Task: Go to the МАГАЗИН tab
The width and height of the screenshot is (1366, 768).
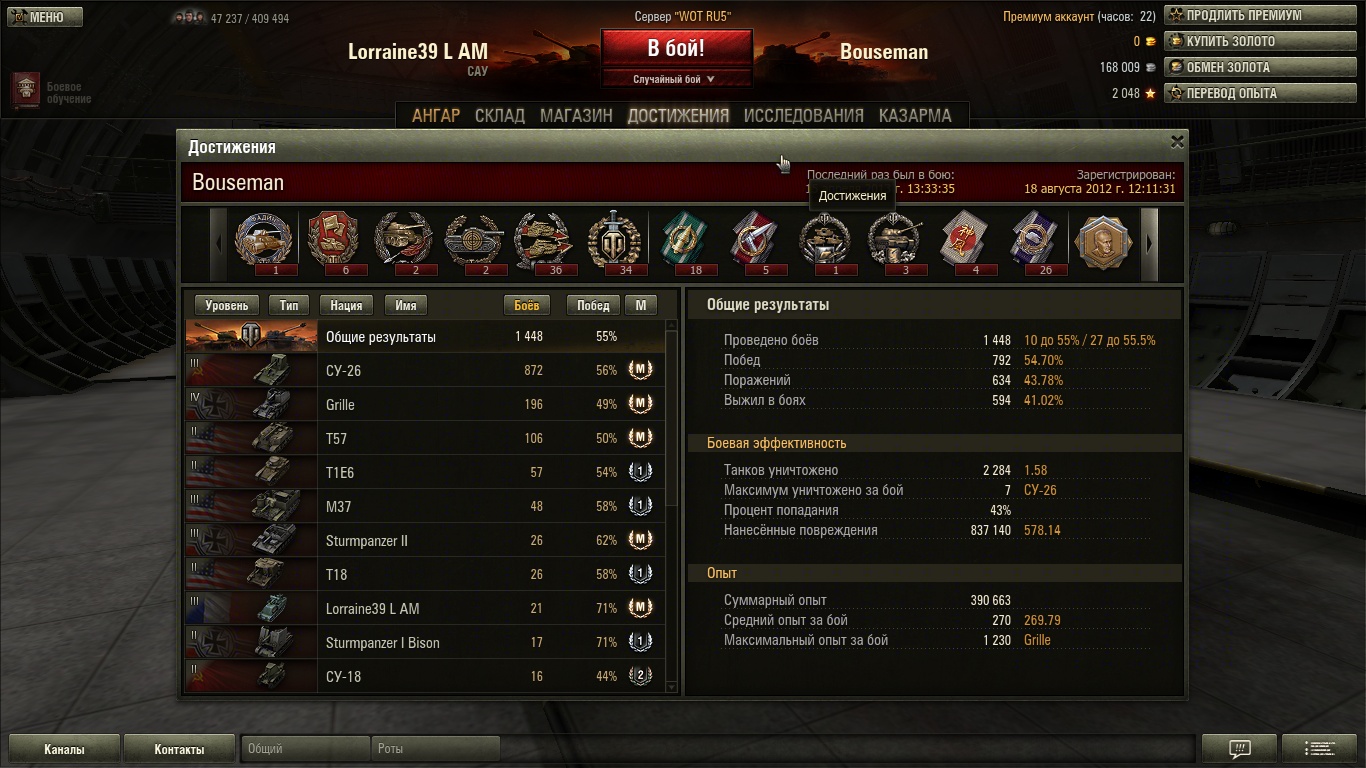Action: click(x=576, y=116)
